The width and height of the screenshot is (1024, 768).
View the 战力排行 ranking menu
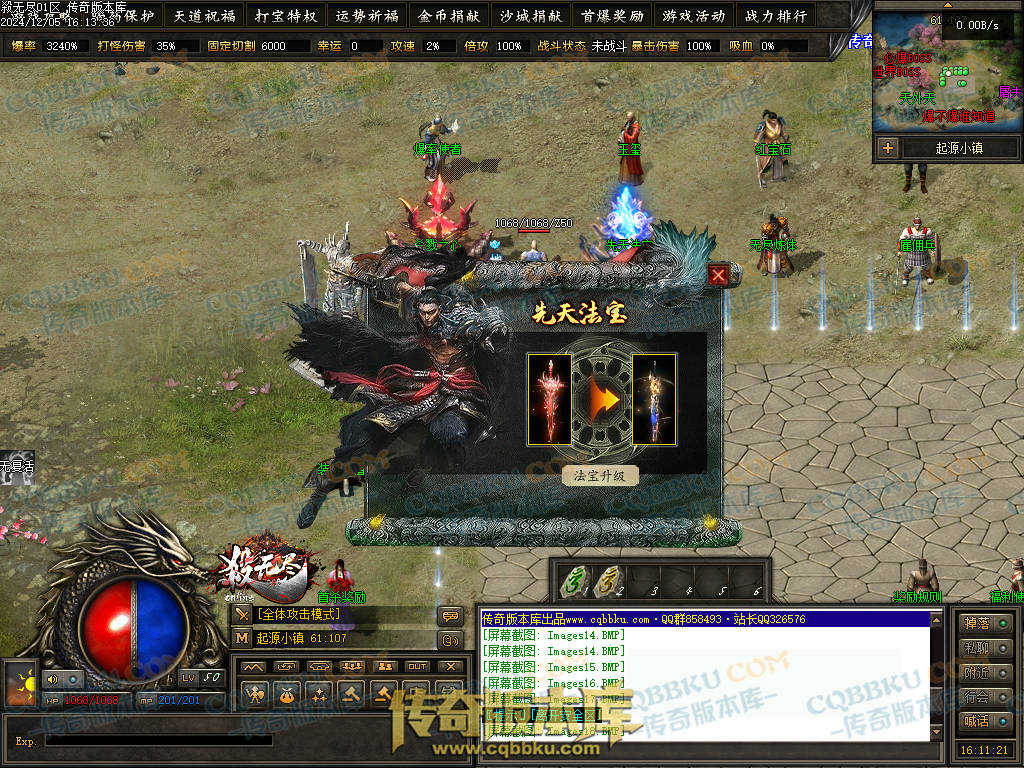776,15
